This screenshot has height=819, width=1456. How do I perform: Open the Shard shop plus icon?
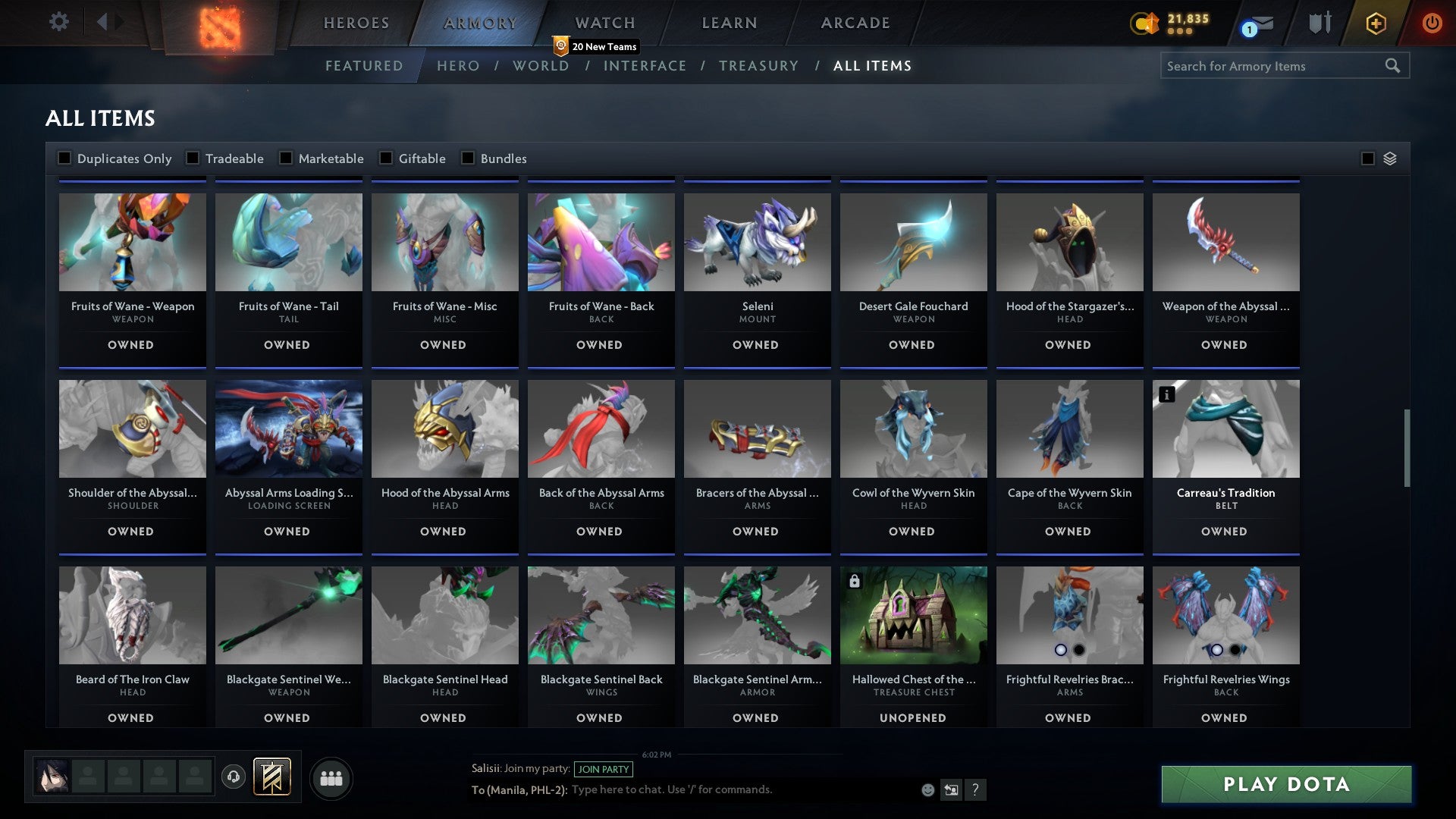pyautogui.click(x=1375, y=23)
